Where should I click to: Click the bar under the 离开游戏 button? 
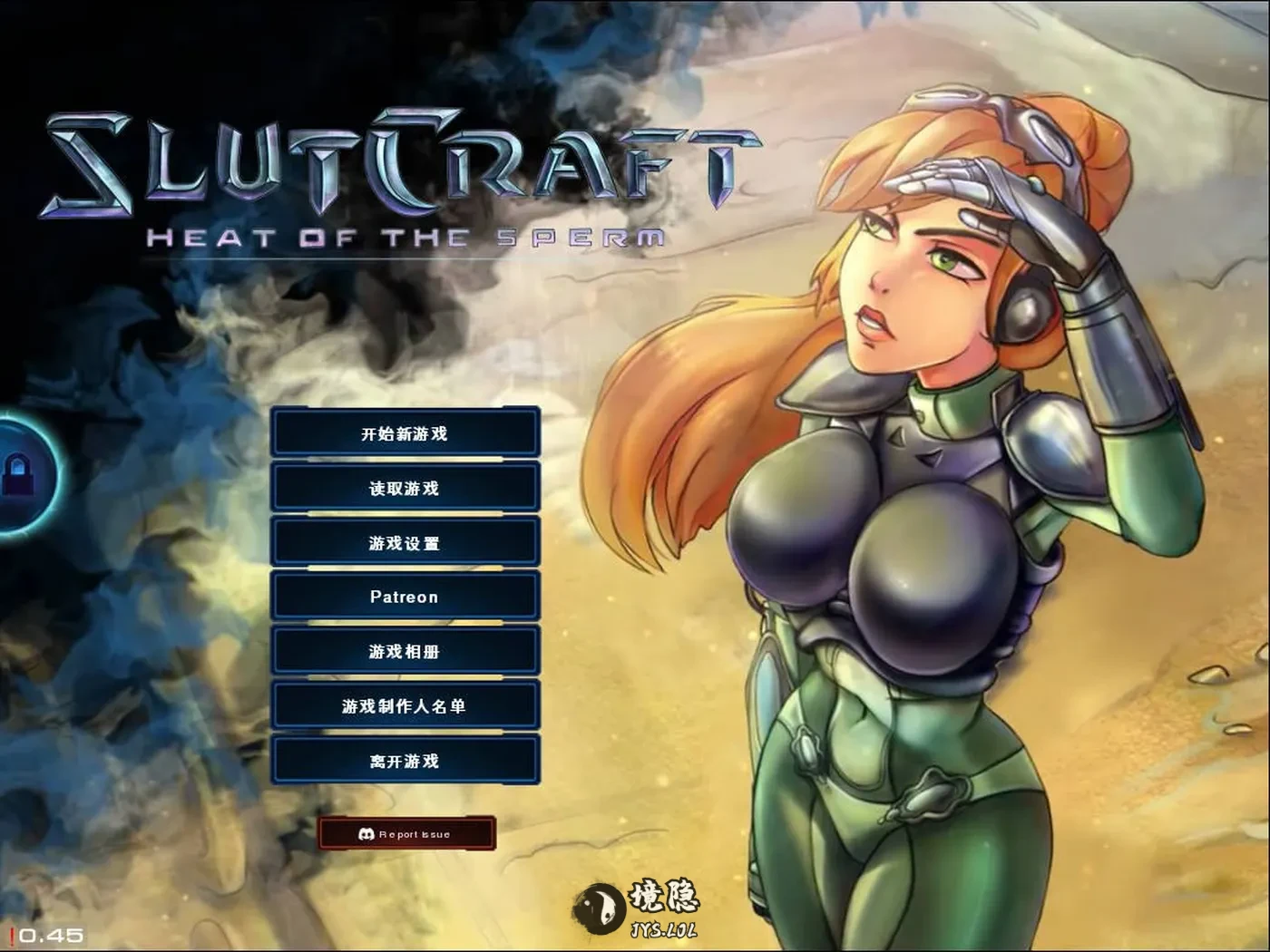(x=405, y=785)
